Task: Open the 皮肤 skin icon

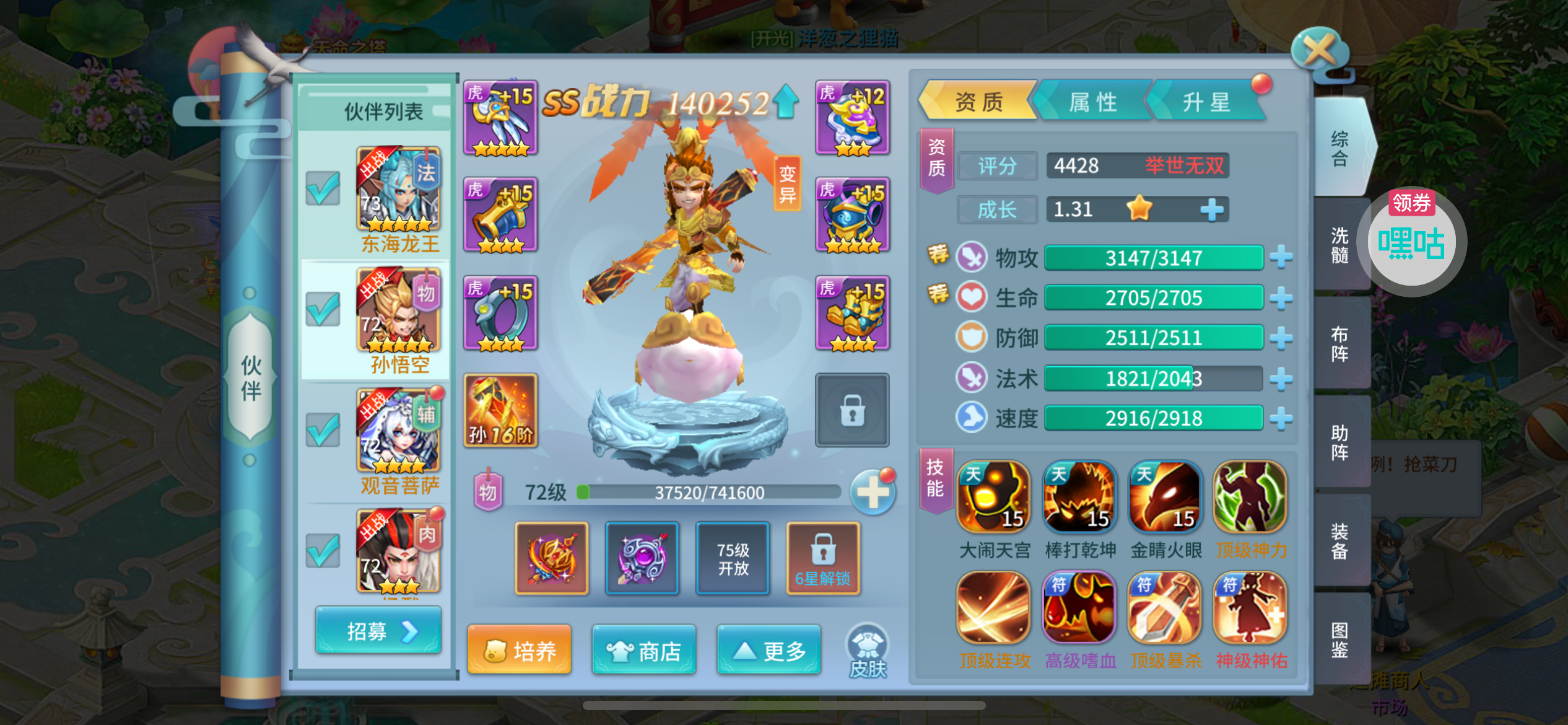Action: (x=867, y=651)
